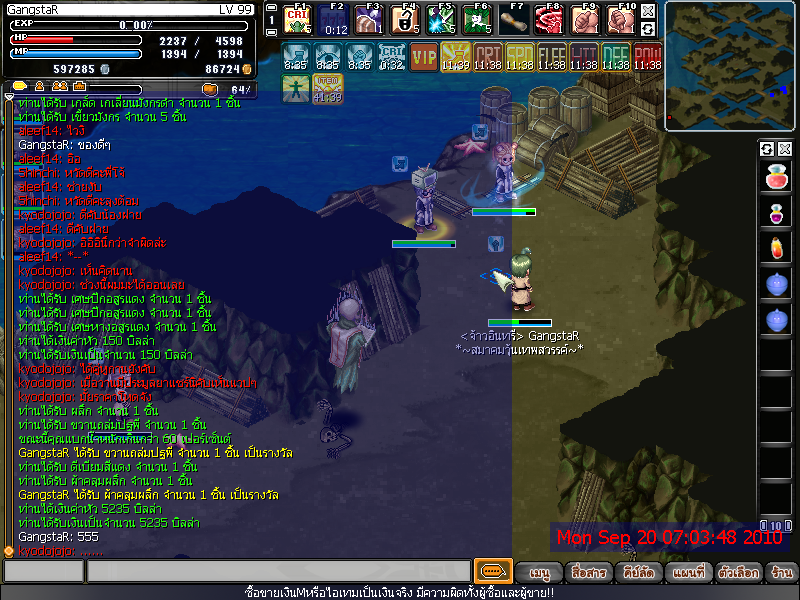Open the สื่อสาร (Communication) menu

click(587, 573)
